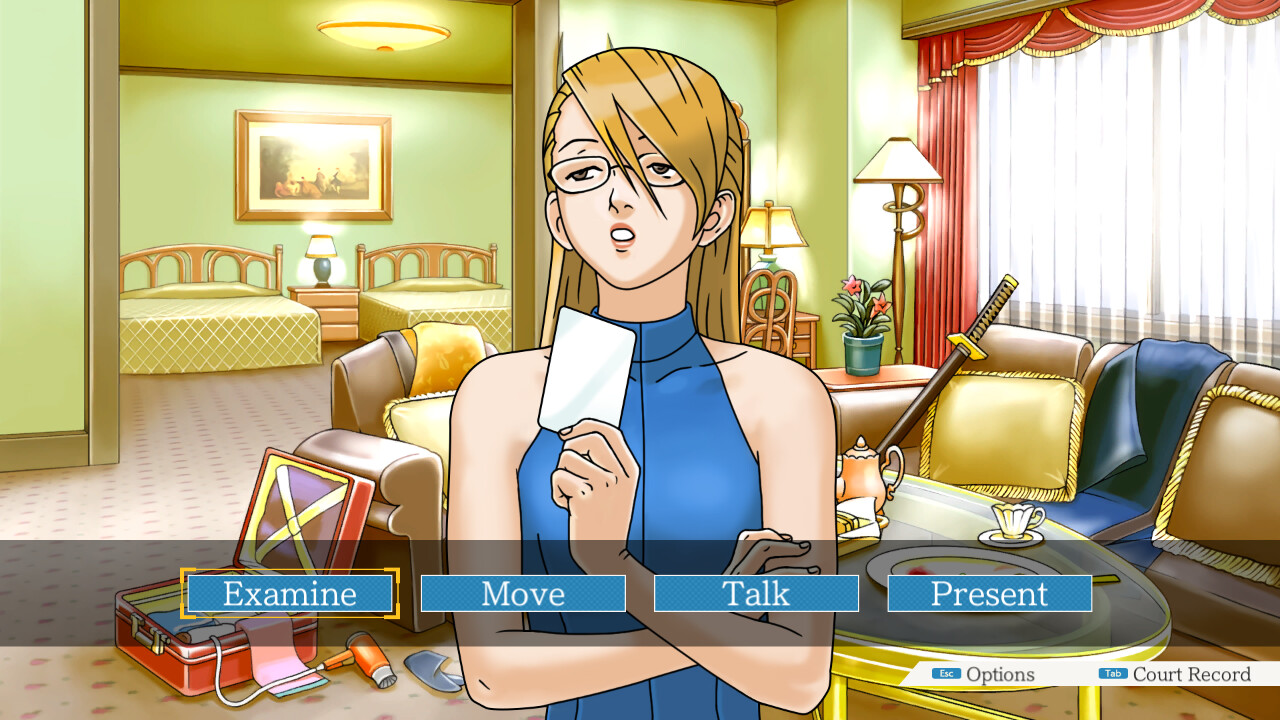
Task: Show the Court Record
Action: 1176,674
